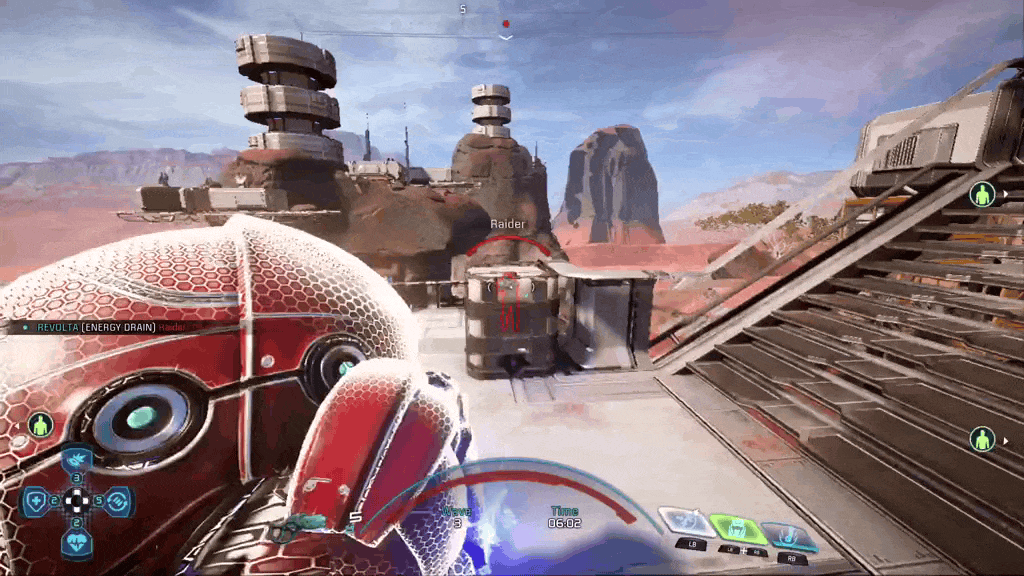Select the left-edge teammate status icon
The image size is (1024, 576).
click(39, 424)
